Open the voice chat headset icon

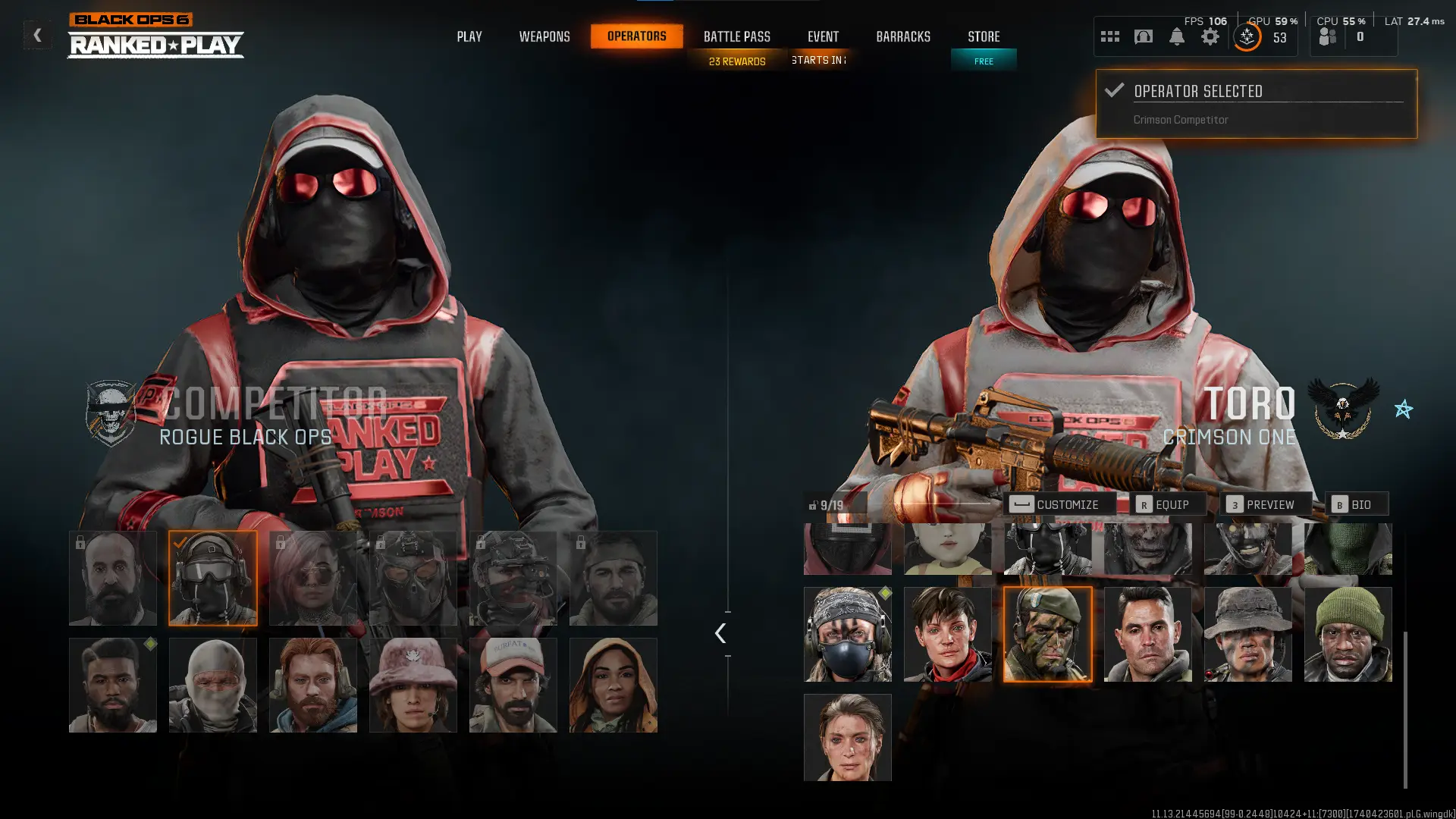point(1144,36)
